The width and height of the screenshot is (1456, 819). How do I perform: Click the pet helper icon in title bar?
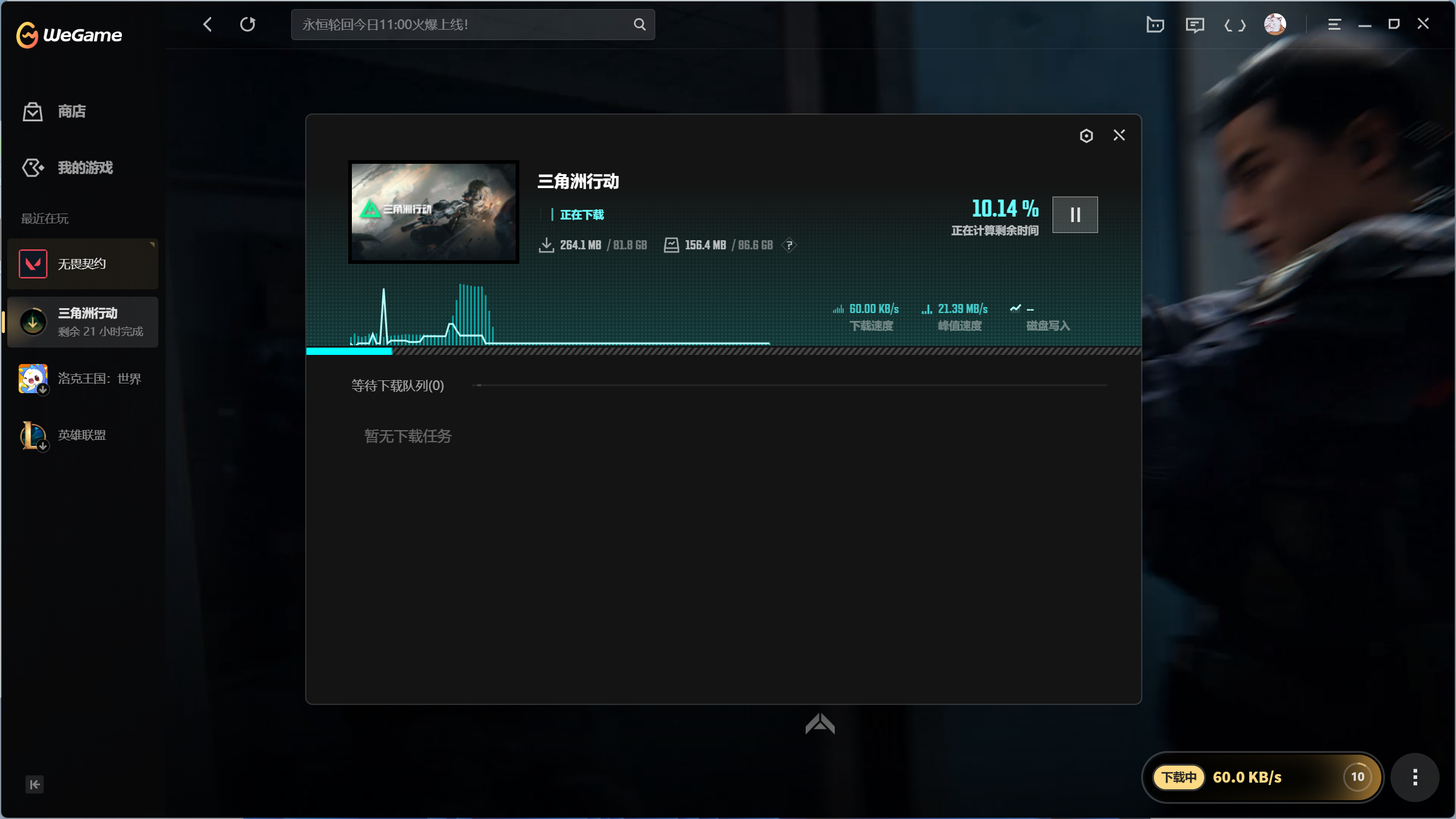point(1155,24)
